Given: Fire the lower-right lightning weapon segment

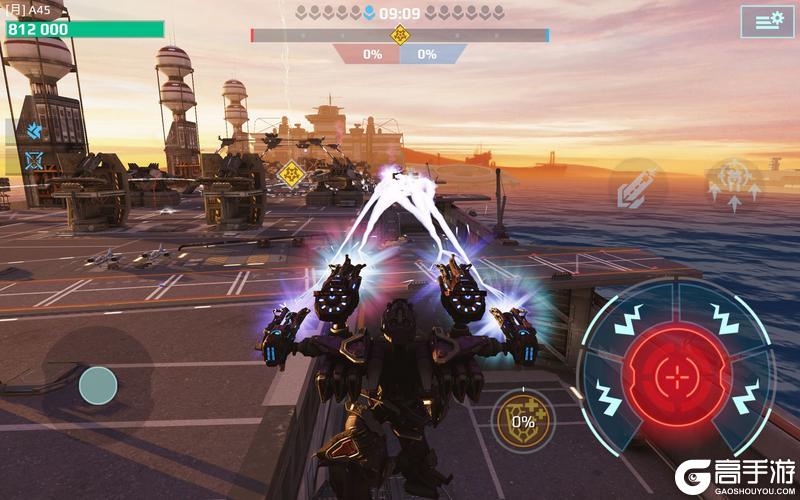Looking at the screenshot, I should click(745, 395).
